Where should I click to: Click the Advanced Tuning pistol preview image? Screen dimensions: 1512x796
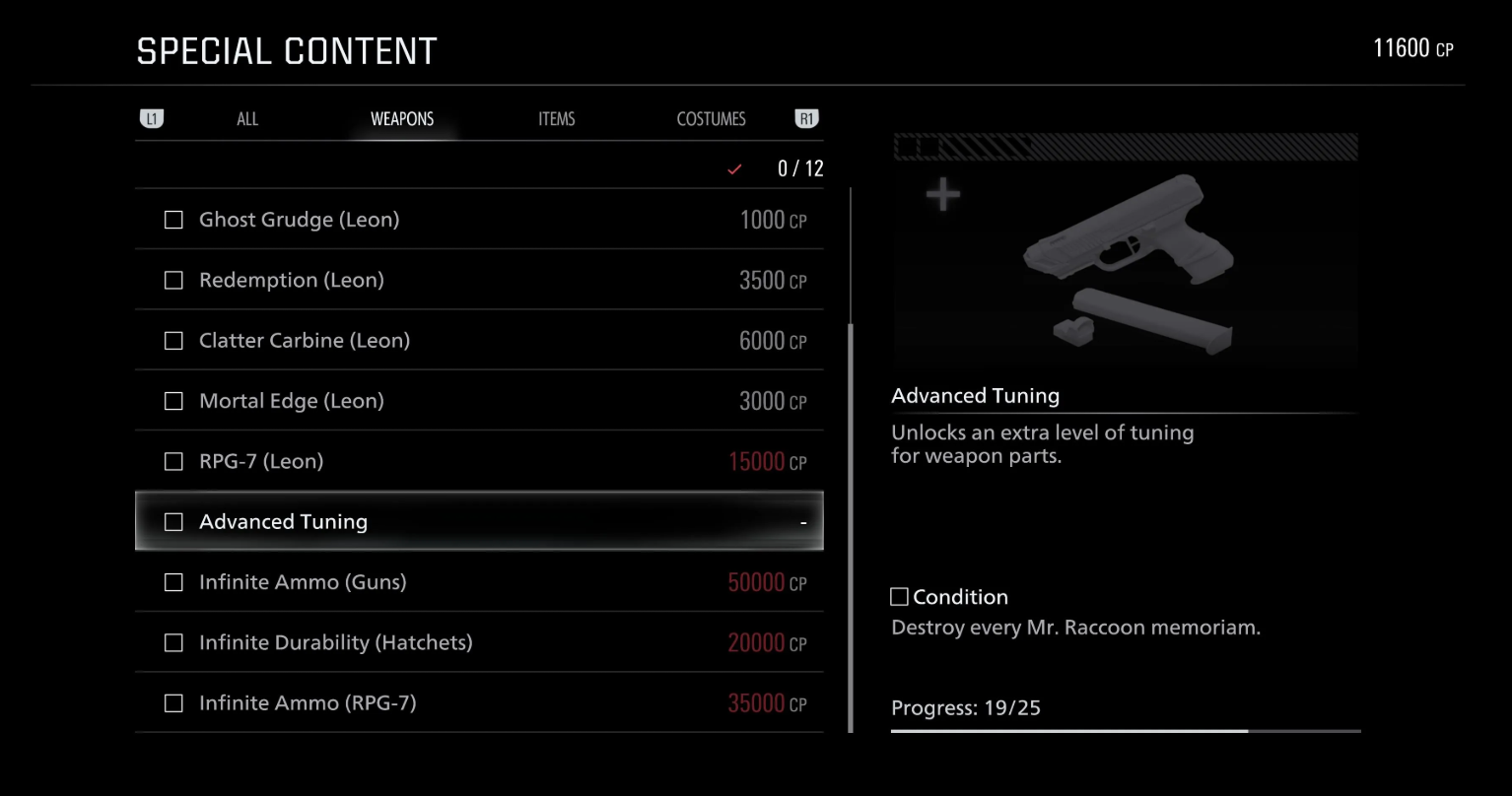(1125, 264)
